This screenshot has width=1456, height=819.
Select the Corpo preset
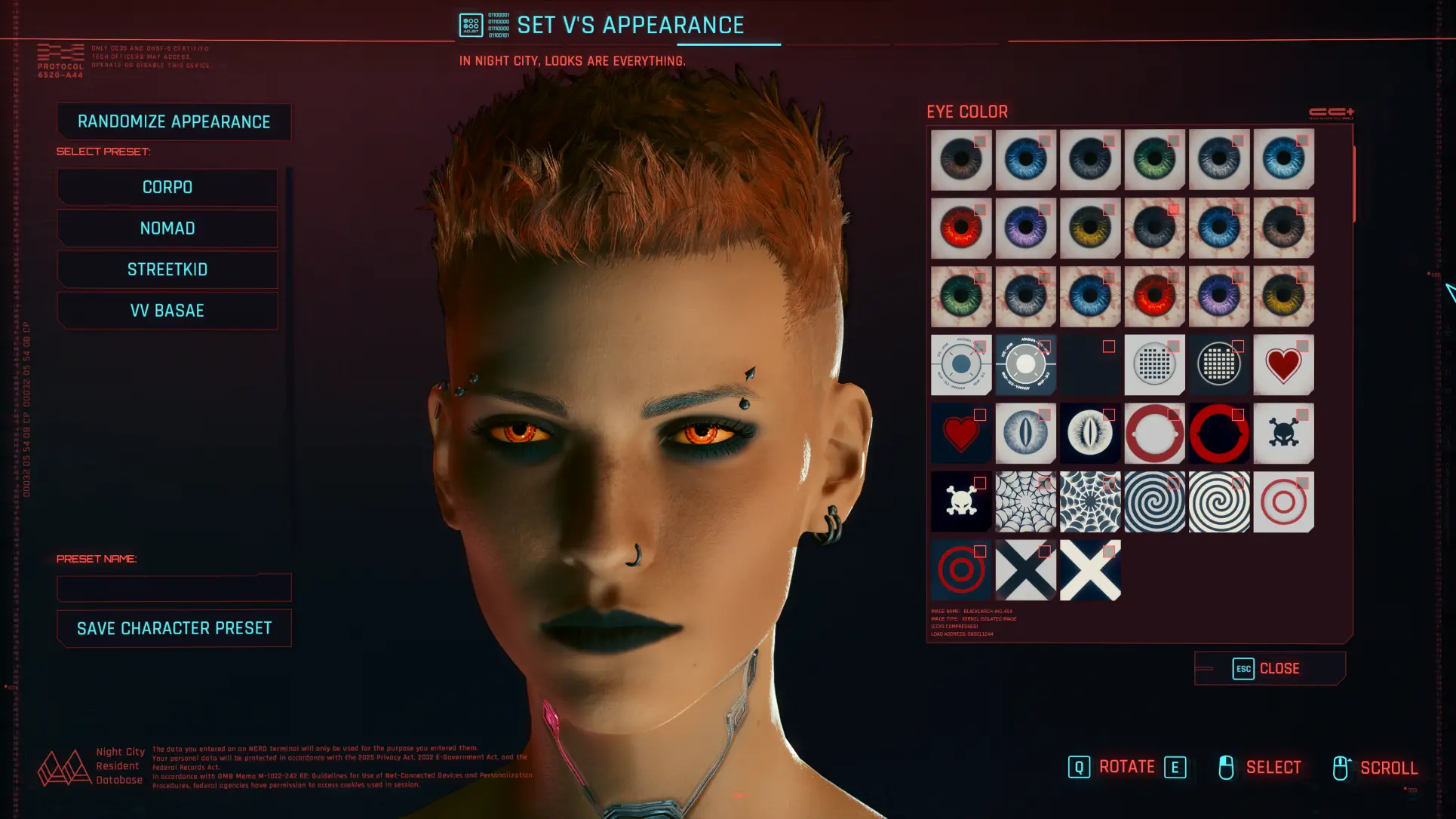(x=167, y=187)
